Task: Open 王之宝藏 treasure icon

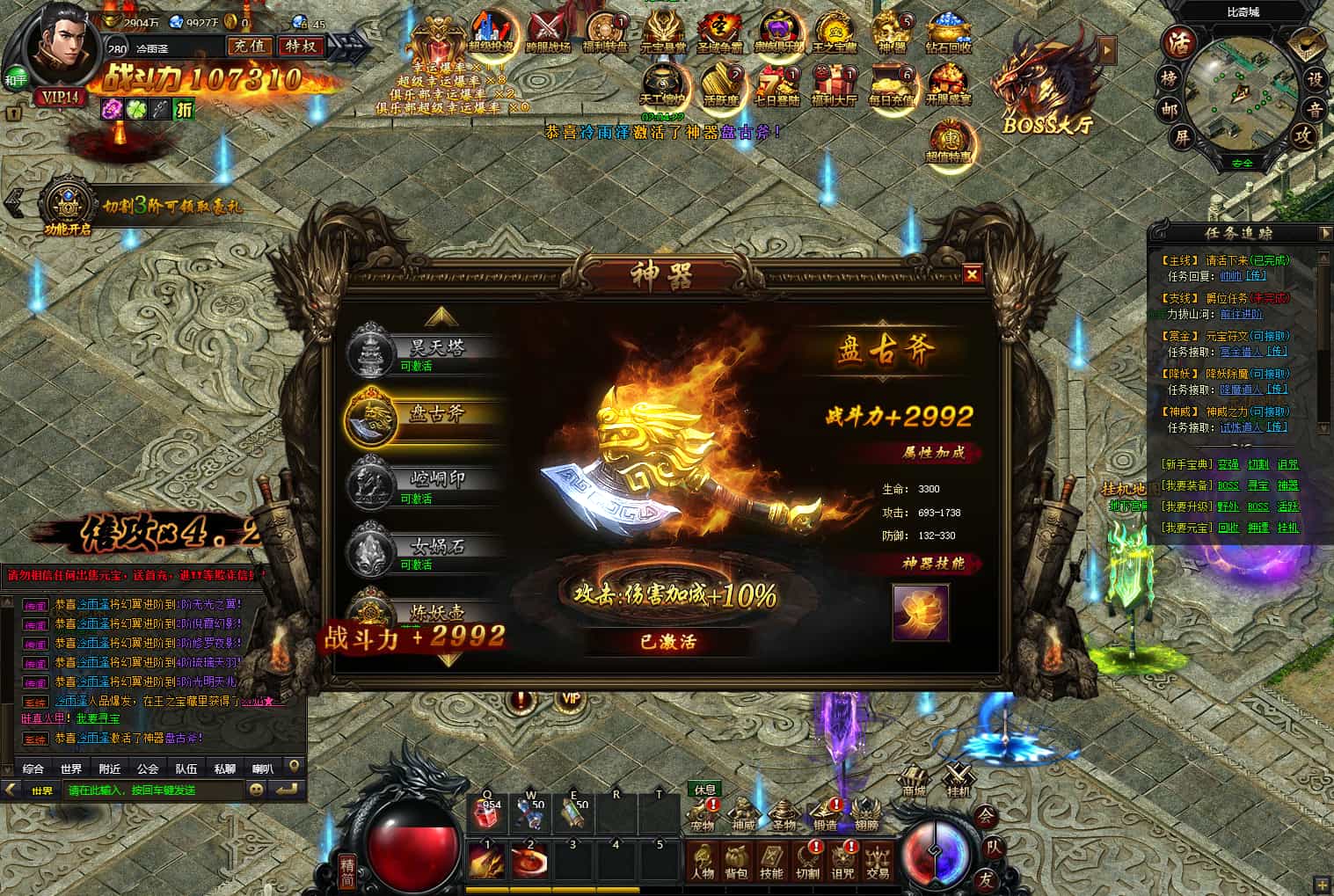Action: [x=834, y=33]
